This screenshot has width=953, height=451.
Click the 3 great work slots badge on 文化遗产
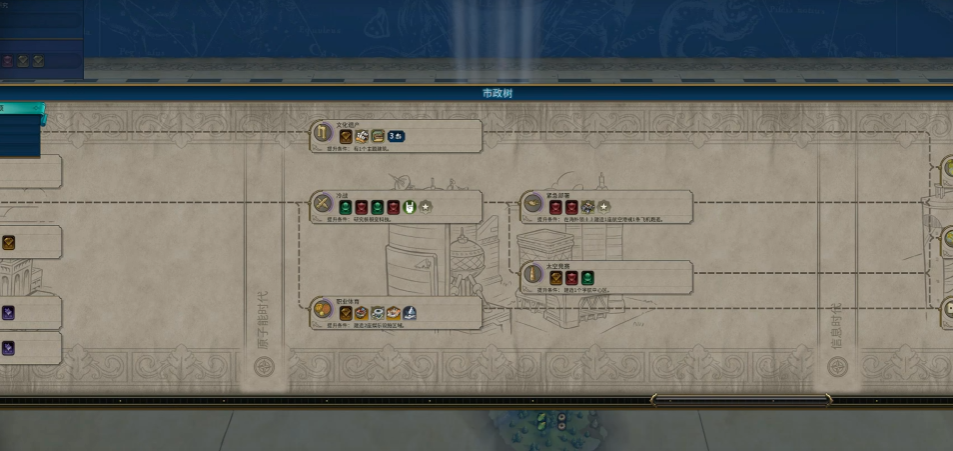tap(396, 136)
